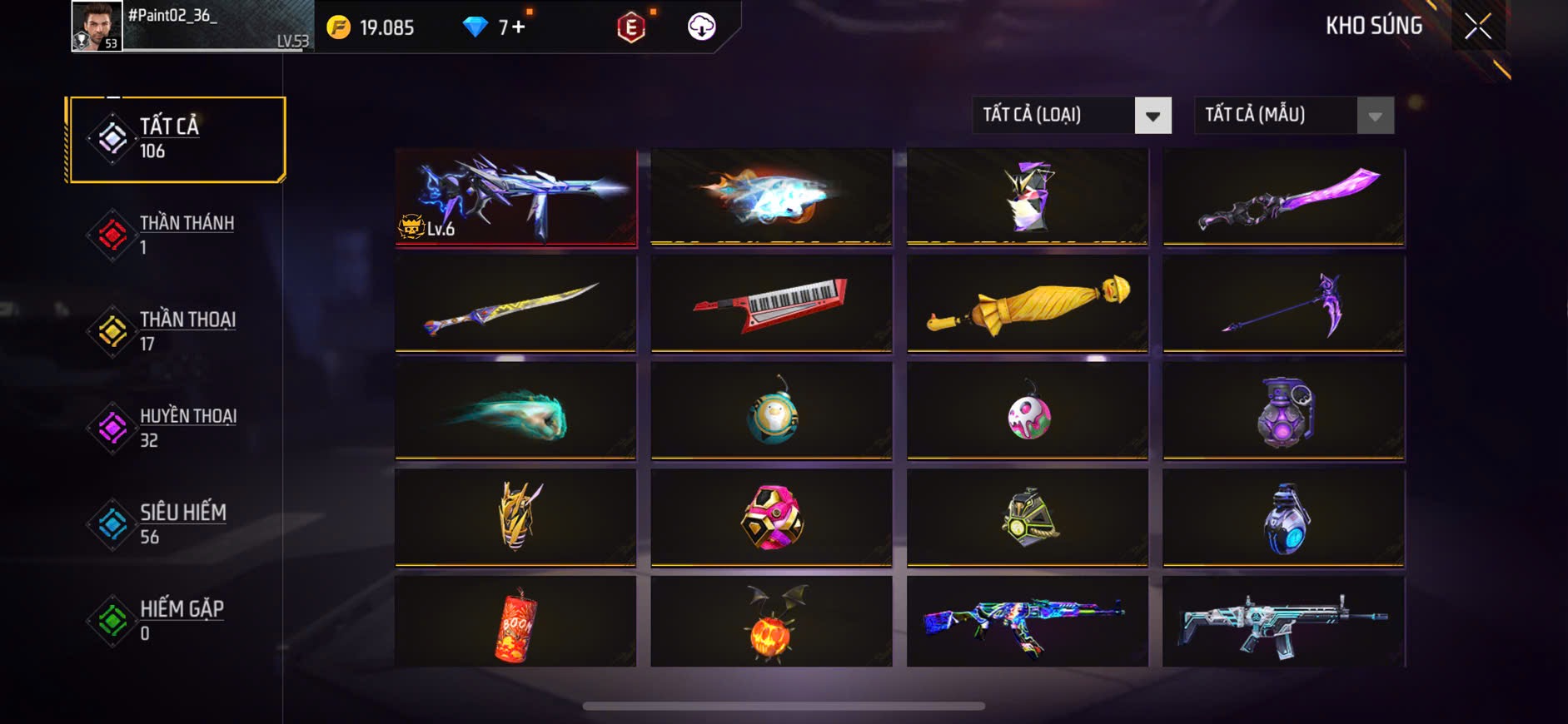Screen dimensions: 1568x724
Task: Choose the red keytar melee skin
Action: (x=771, y=304)
